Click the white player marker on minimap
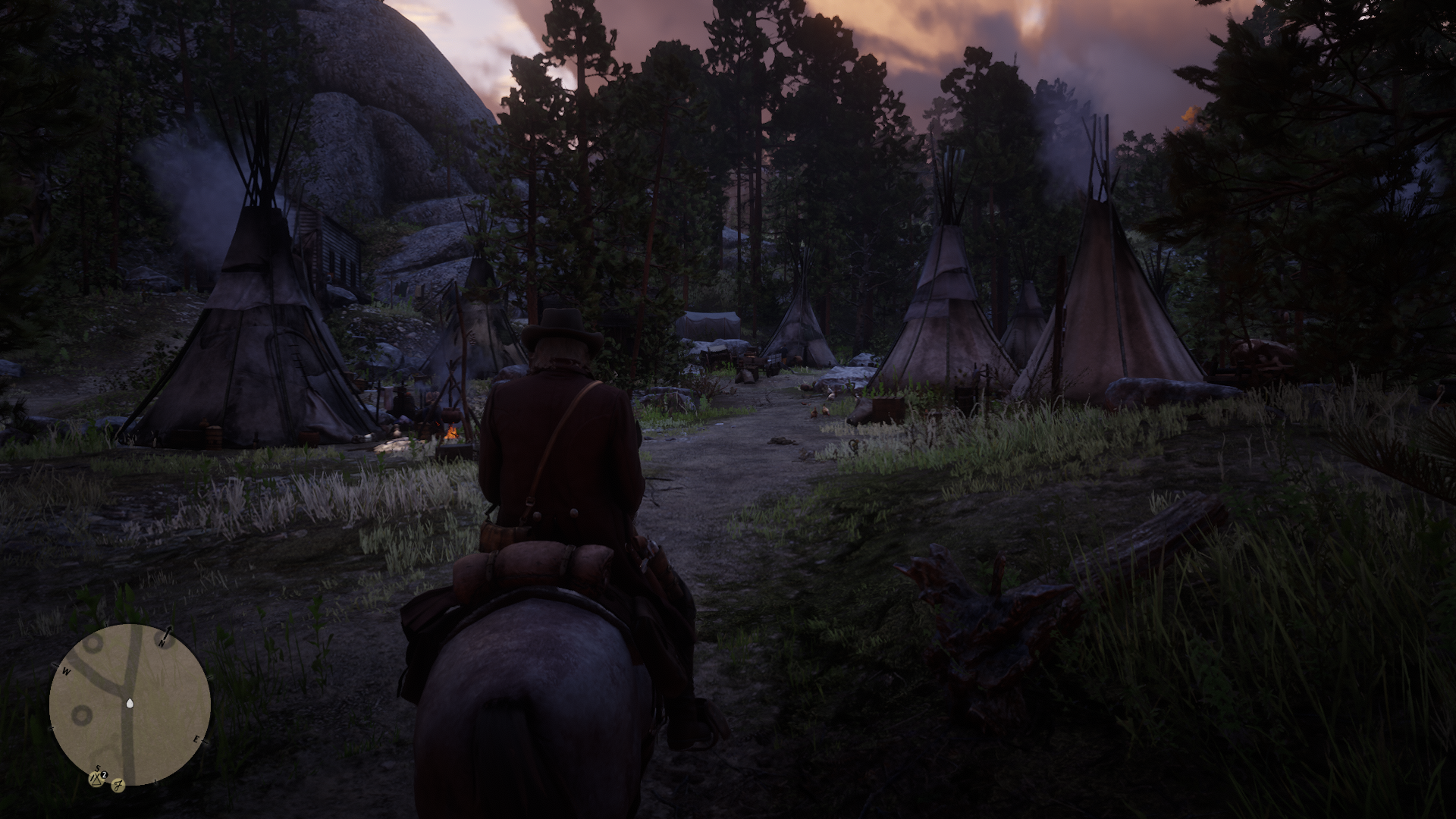 [130, 703]
